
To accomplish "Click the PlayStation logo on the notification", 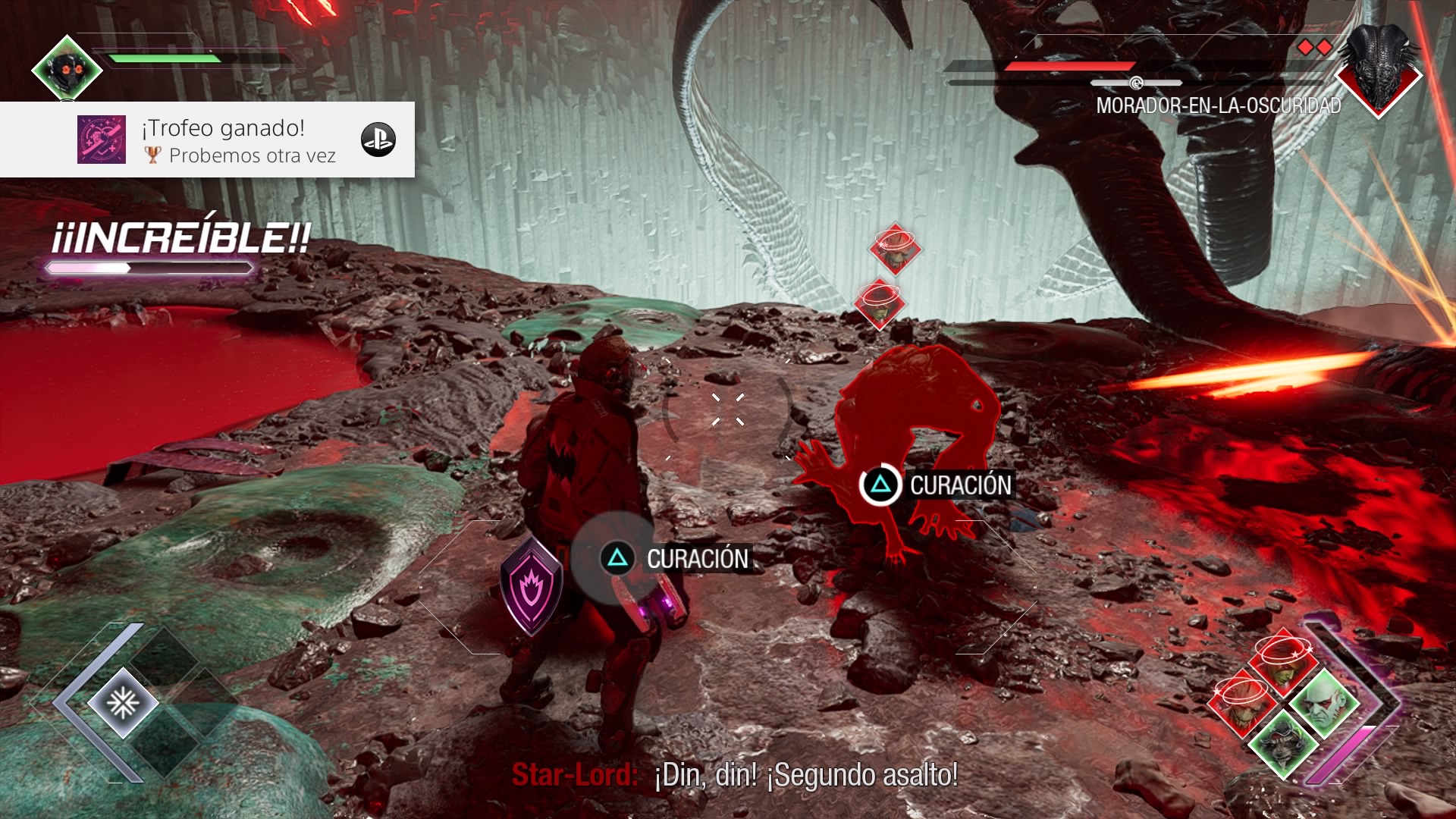I will tap(378, 140).
